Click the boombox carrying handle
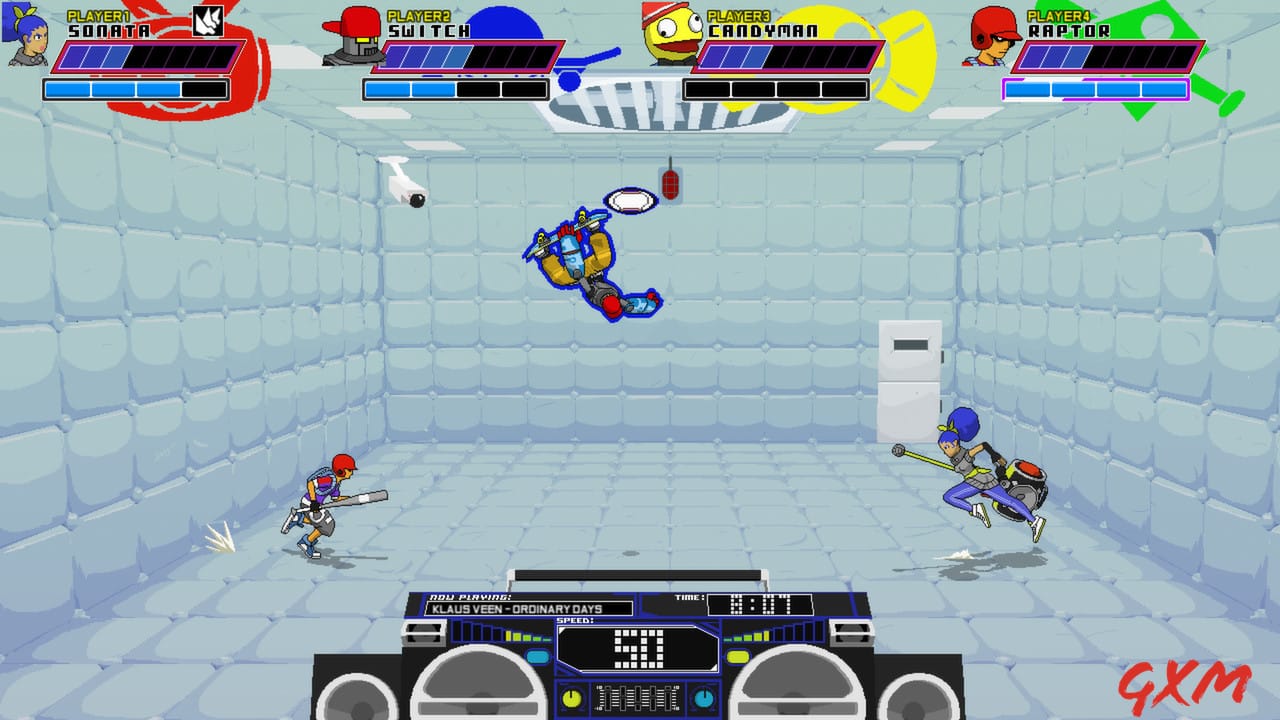 [640, 575]
